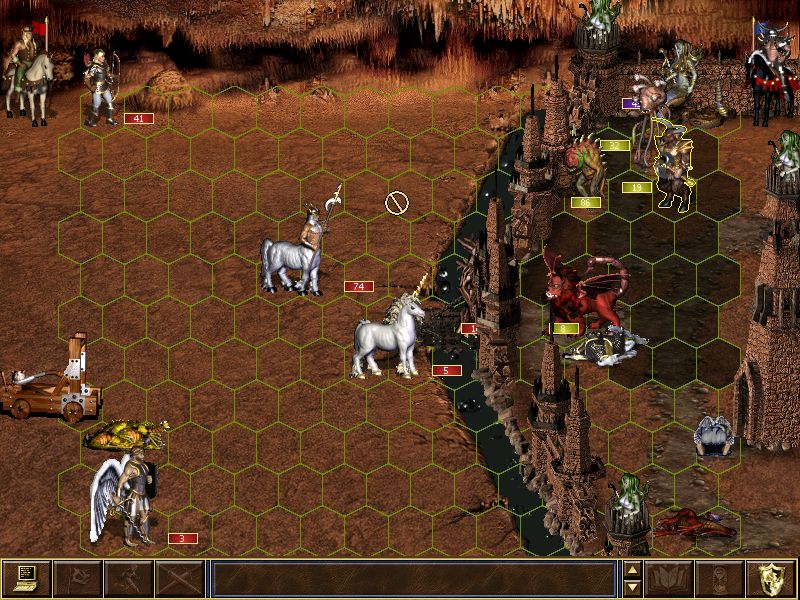
Task: Open the combat options menu
Action: (x=27, y=579)
